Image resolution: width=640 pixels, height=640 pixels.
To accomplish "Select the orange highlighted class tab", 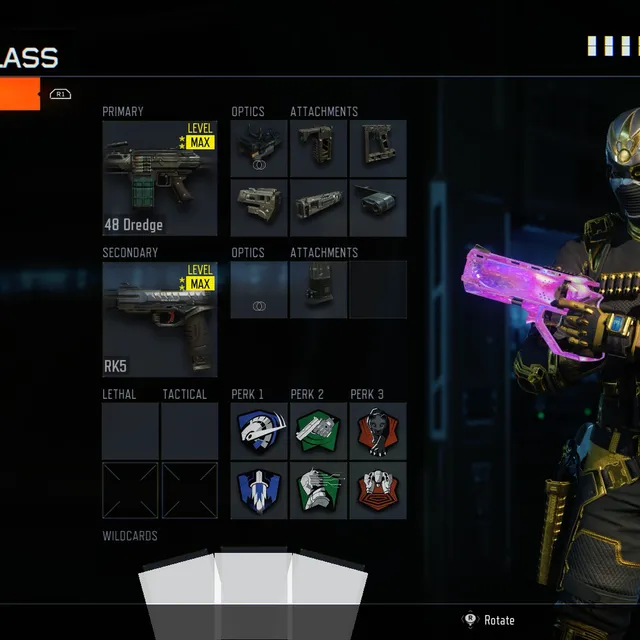I will 20,94.
